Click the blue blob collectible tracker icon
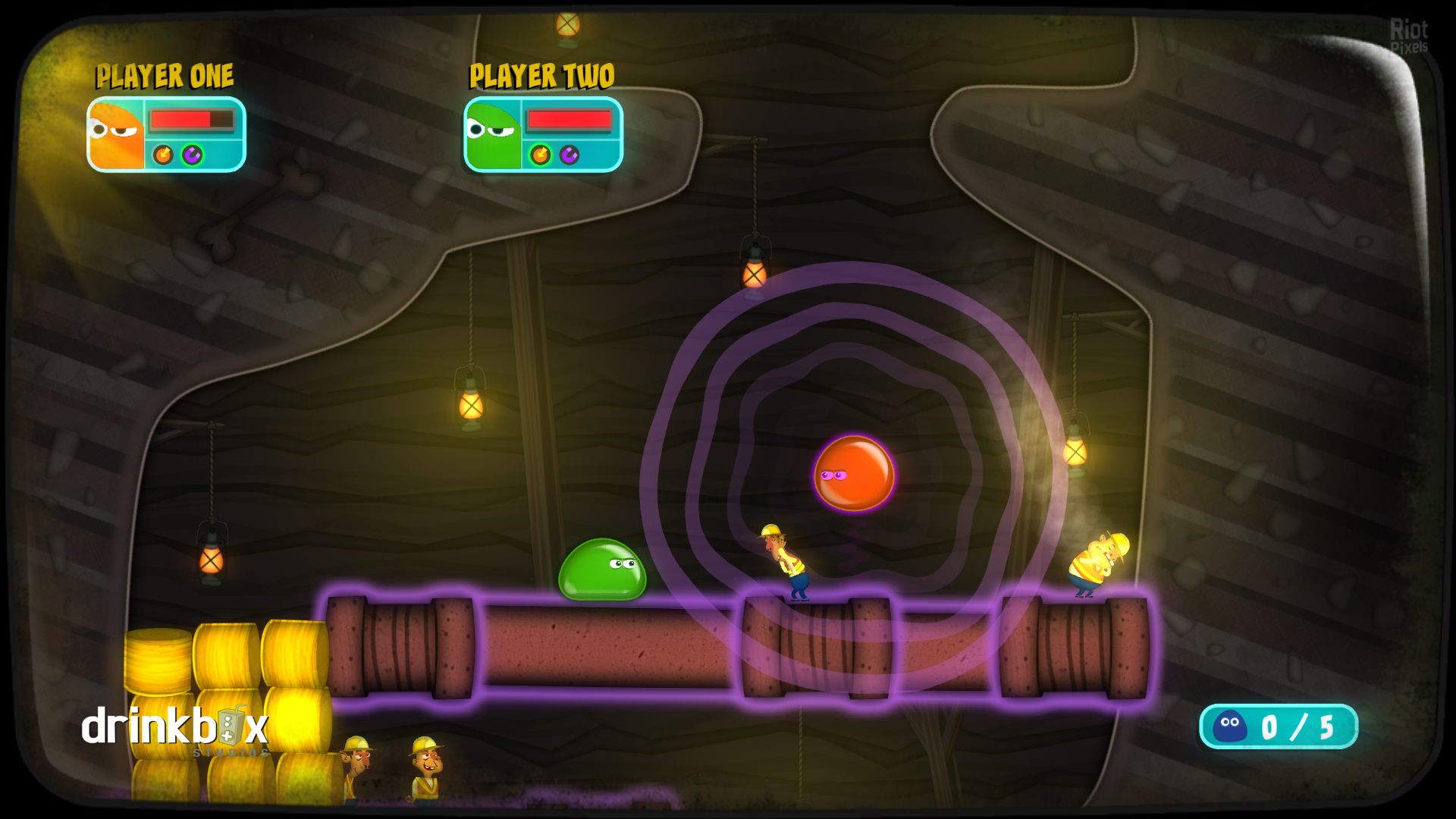This screenshot has height=819, width=1456. [1229, 726]
